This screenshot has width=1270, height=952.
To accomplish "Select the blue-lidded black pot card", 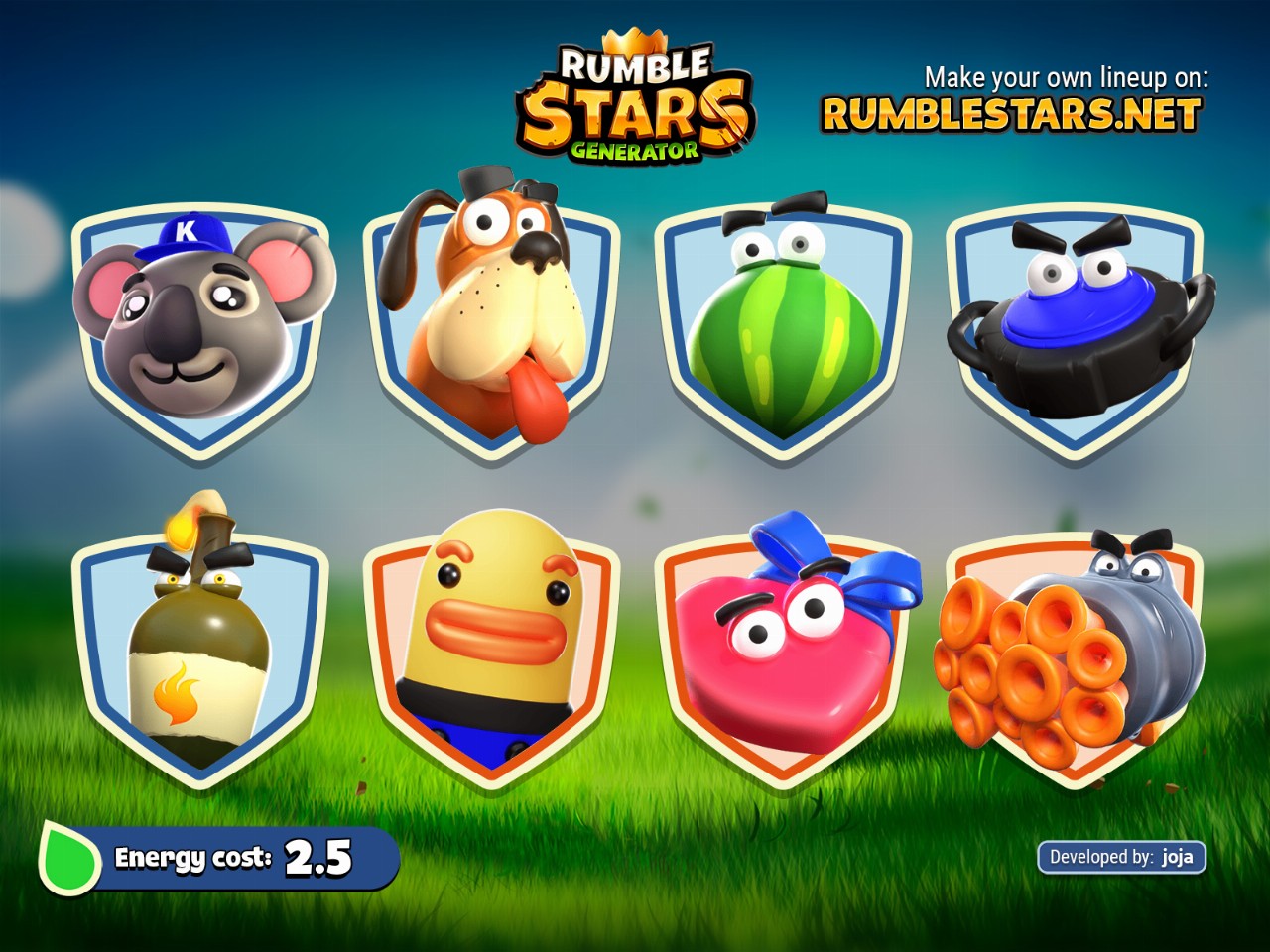I will pyautogui.click(x=1077, y=327).
